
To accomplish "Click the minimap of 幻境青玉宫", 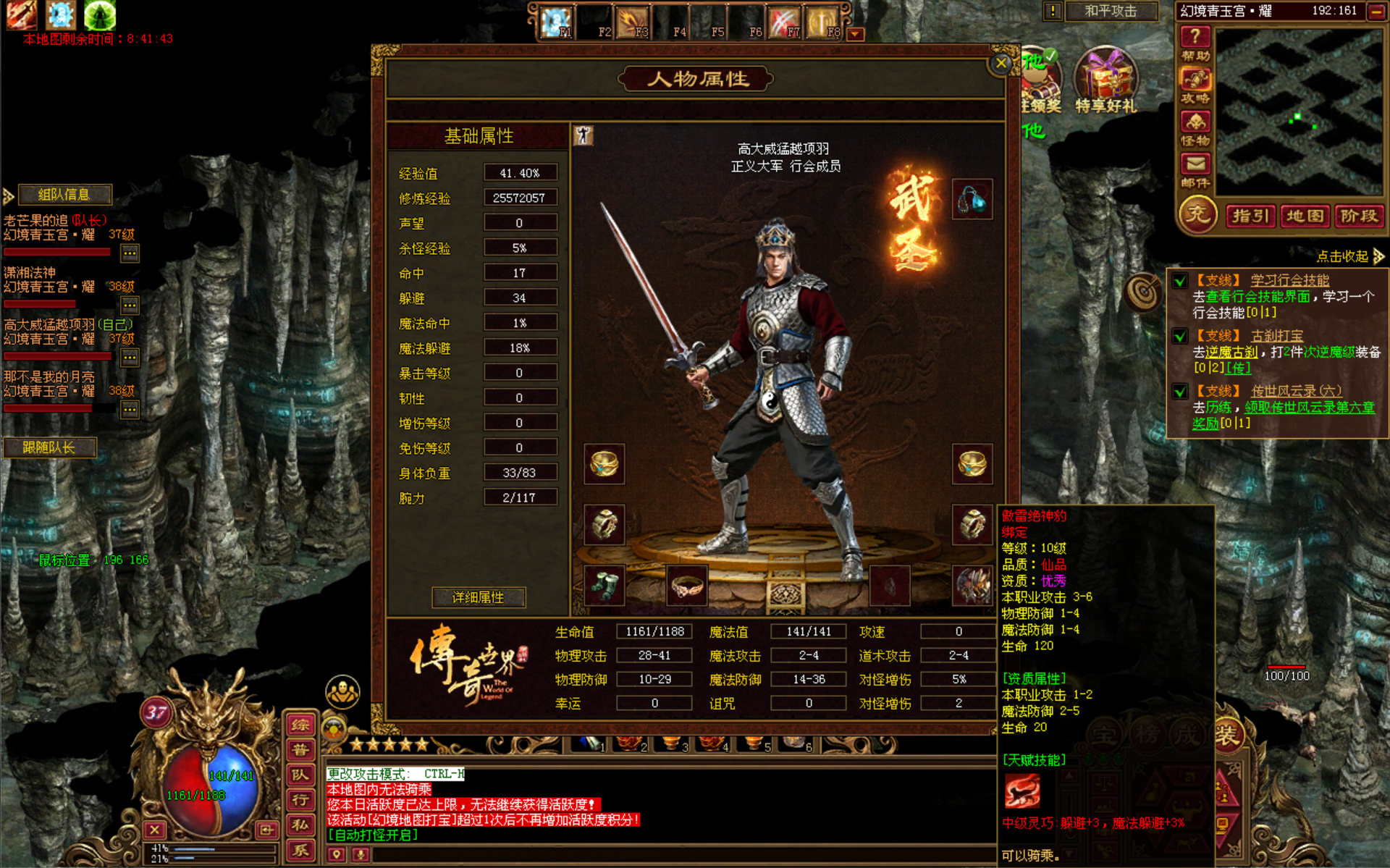I will [x=1299, y=112].
